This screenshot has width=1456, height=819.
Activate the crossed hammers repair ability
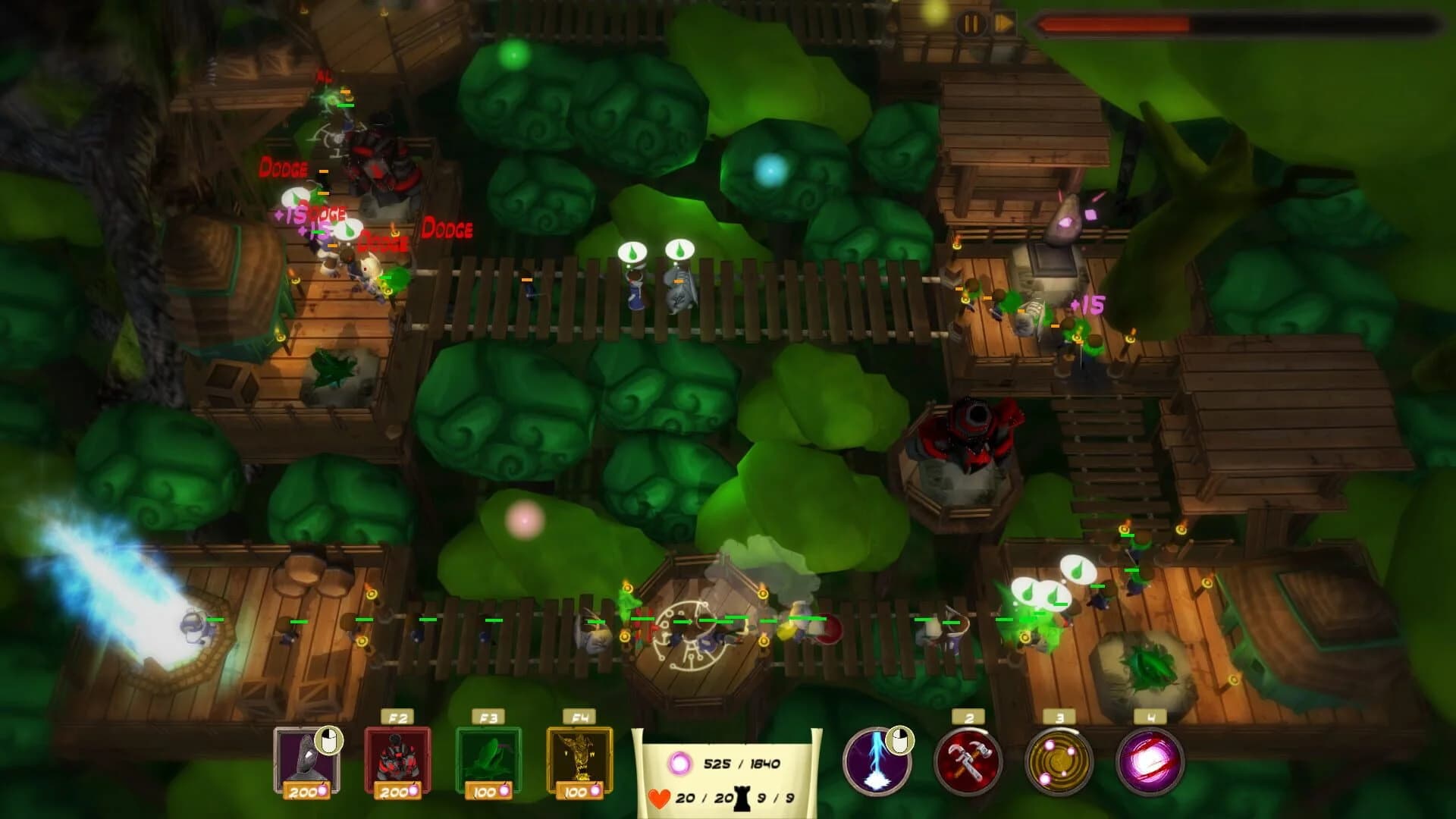click(973, 762)
